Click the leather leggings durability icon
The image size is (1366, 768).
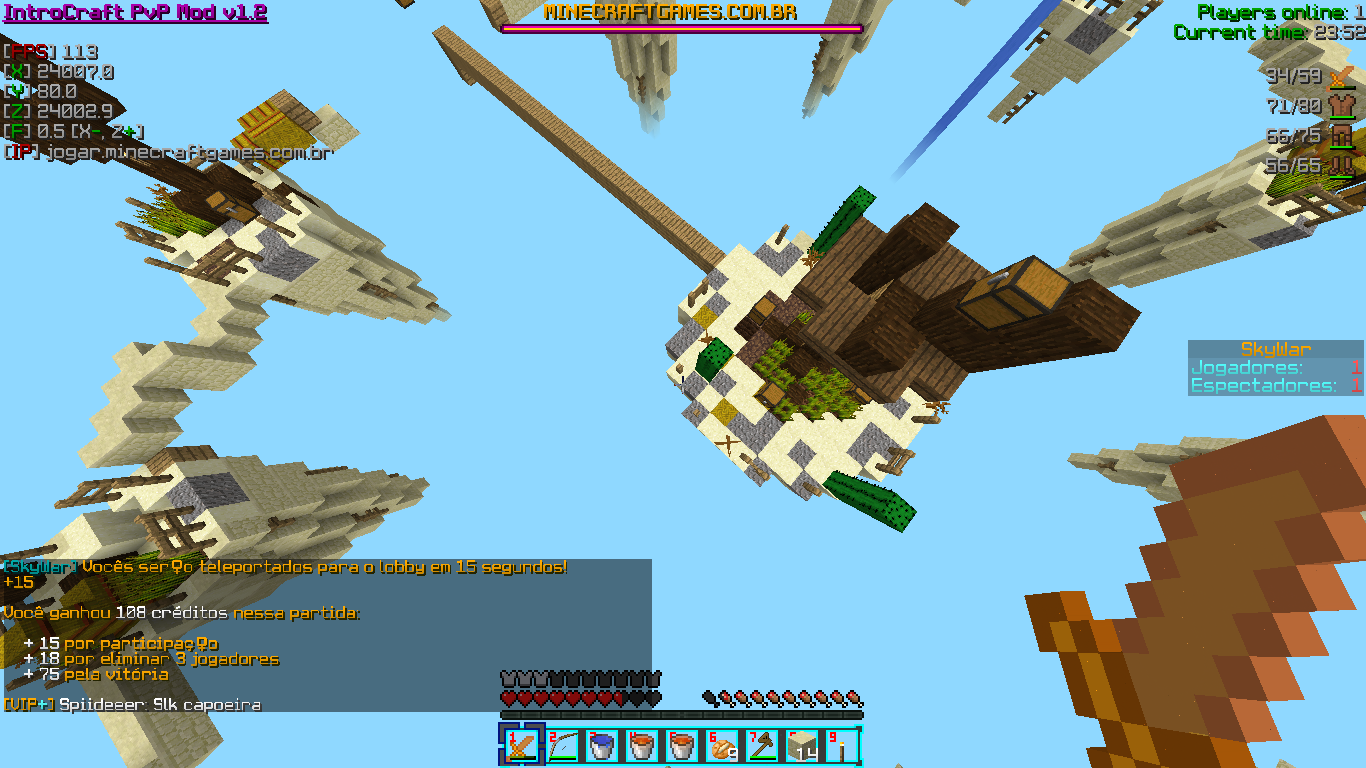point(1340,136)
